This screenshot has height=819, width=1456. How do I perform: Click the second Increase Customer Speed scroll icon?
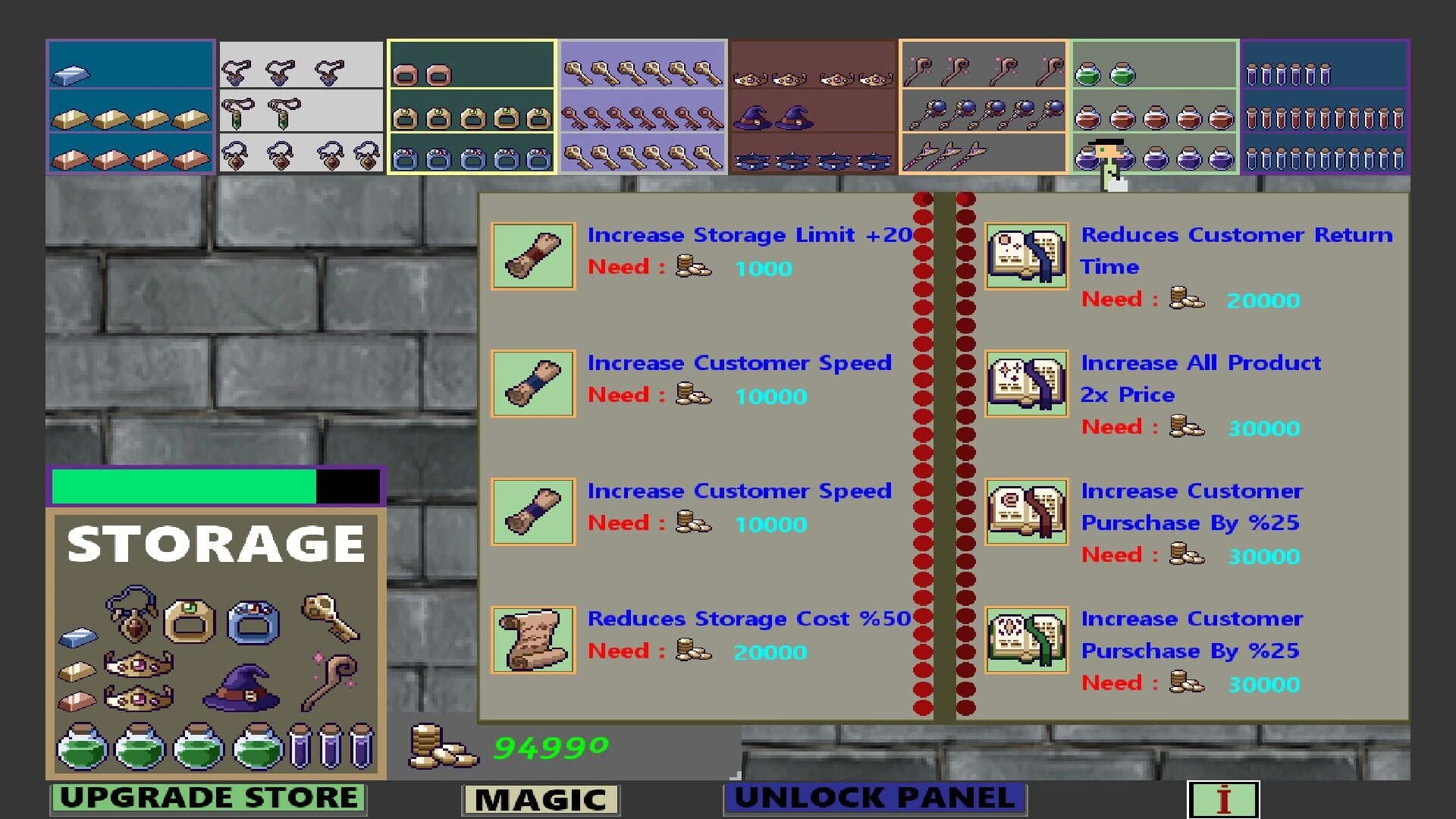click(x=532, y=512)
